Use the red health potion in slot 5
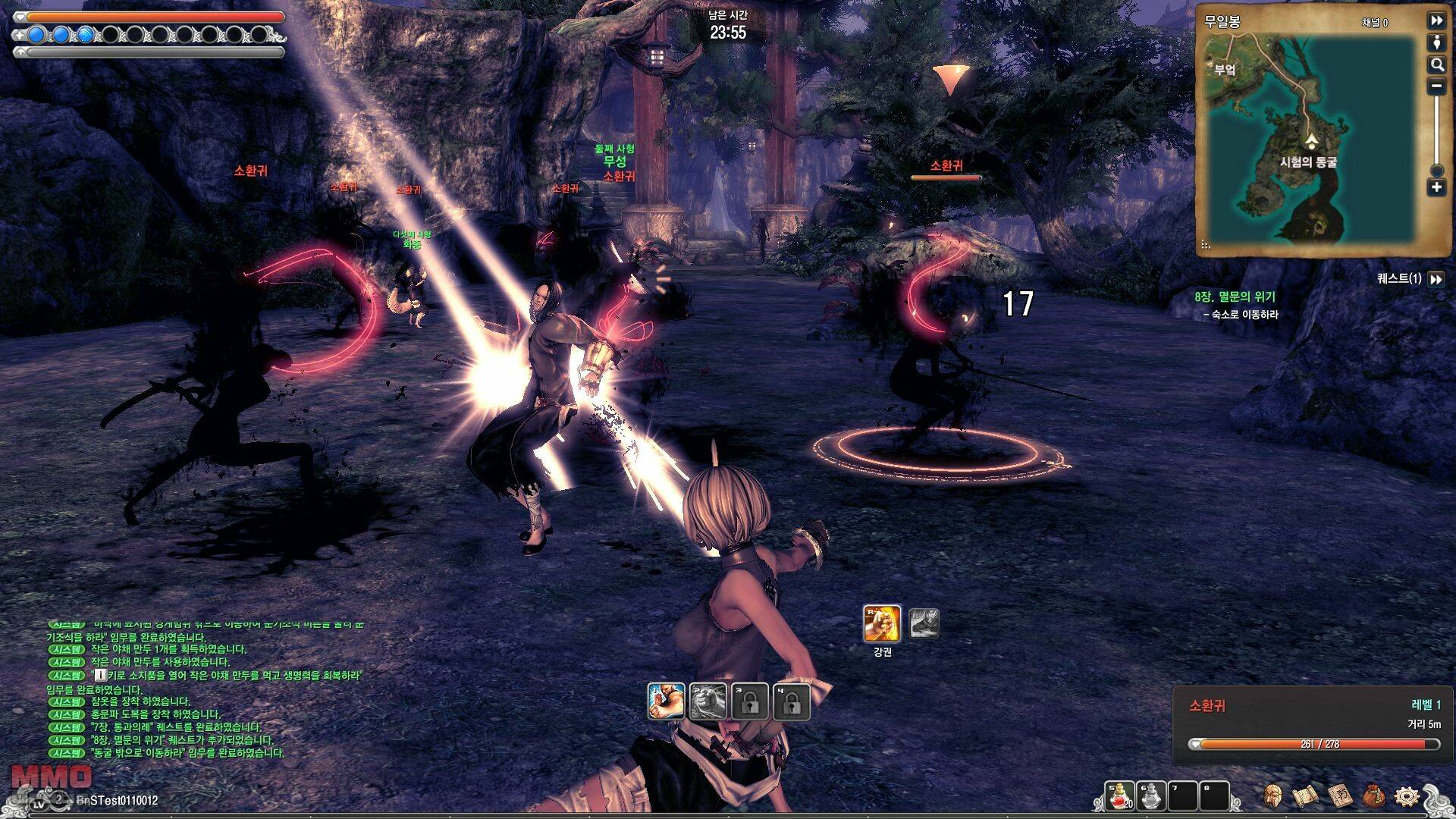The width and height of the screenshot is (1456, 819). pyautogui.click(x=1120, y=796)
